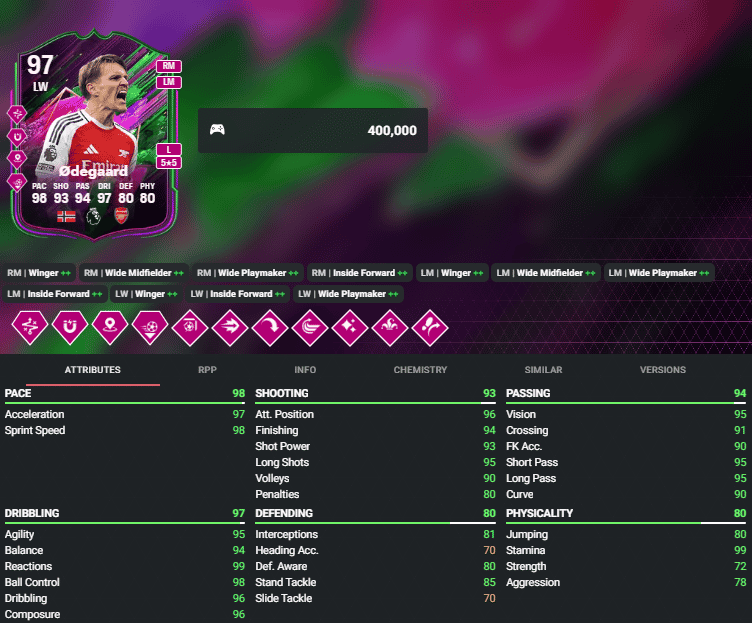The height and width of the screenshot is (623, 752).
Task: View the Similar players tab
Action: (543, 370)
